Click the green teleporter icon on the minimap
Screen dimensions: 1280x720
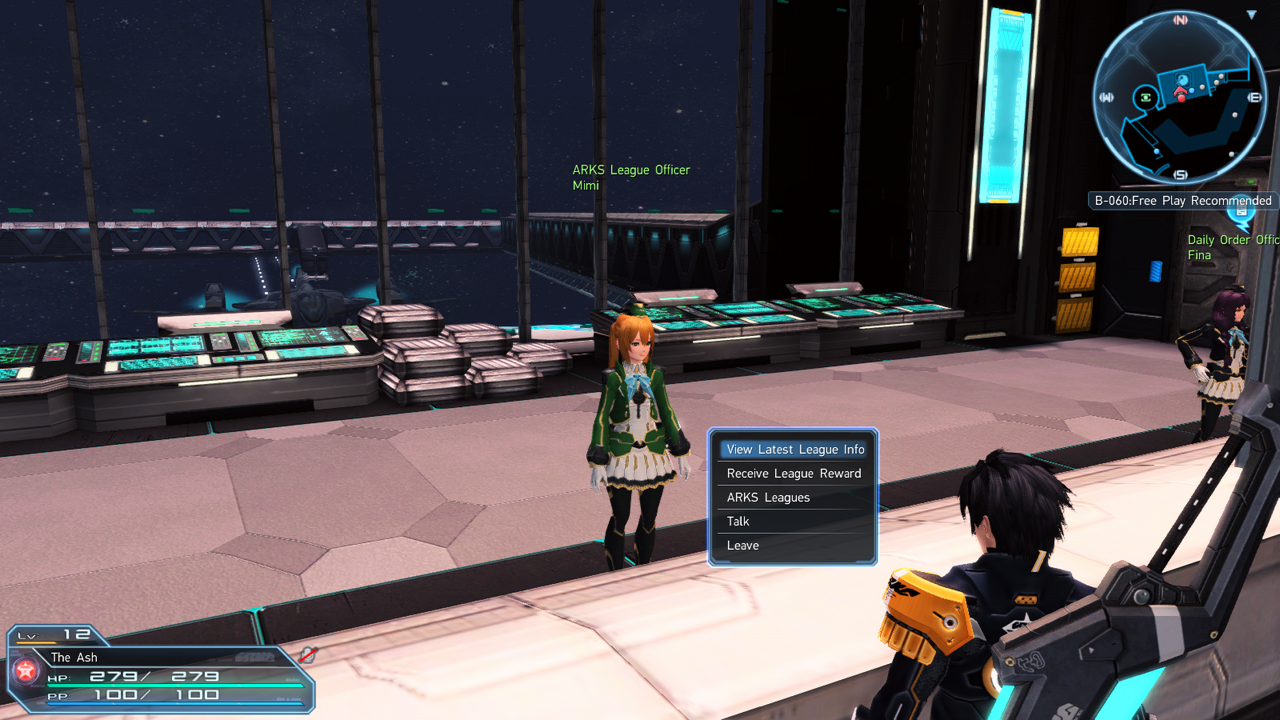(x=1145, y=96)
